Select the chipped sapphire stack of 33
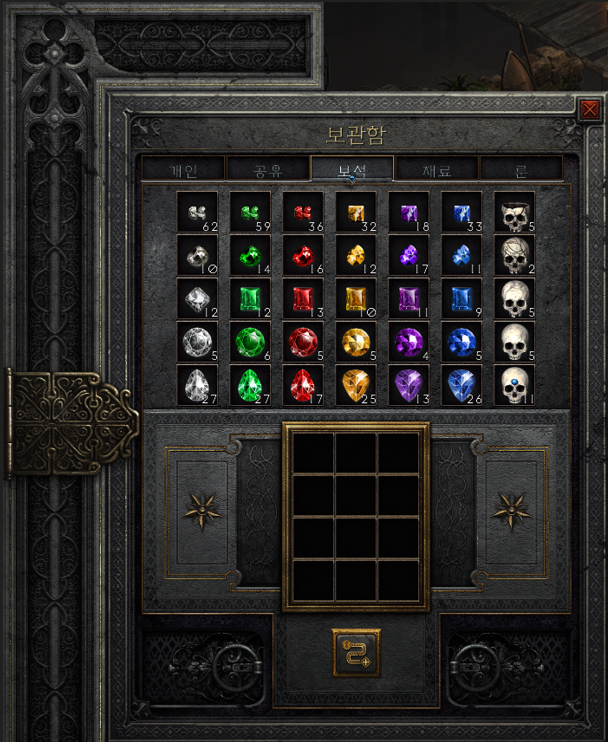608x742 pixels. (461, 213)
